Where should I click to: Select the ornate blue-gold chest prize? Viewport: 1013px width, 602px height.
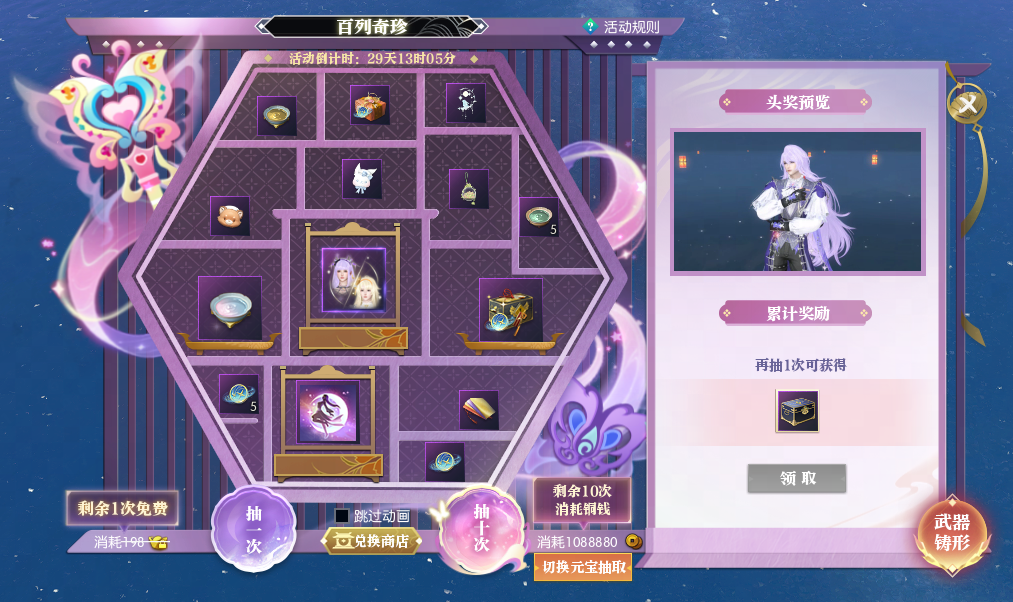tap(511, 309)
